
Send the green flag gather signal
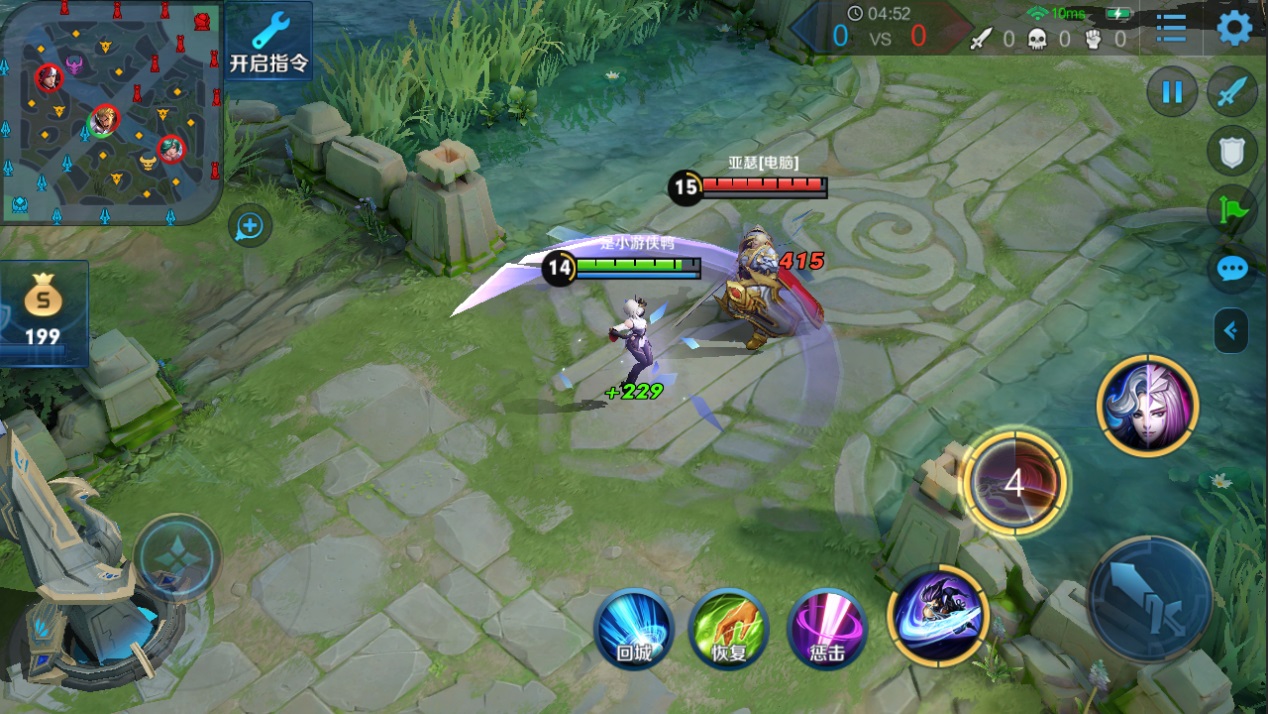pyautogui.click(x=1232, y=210)
